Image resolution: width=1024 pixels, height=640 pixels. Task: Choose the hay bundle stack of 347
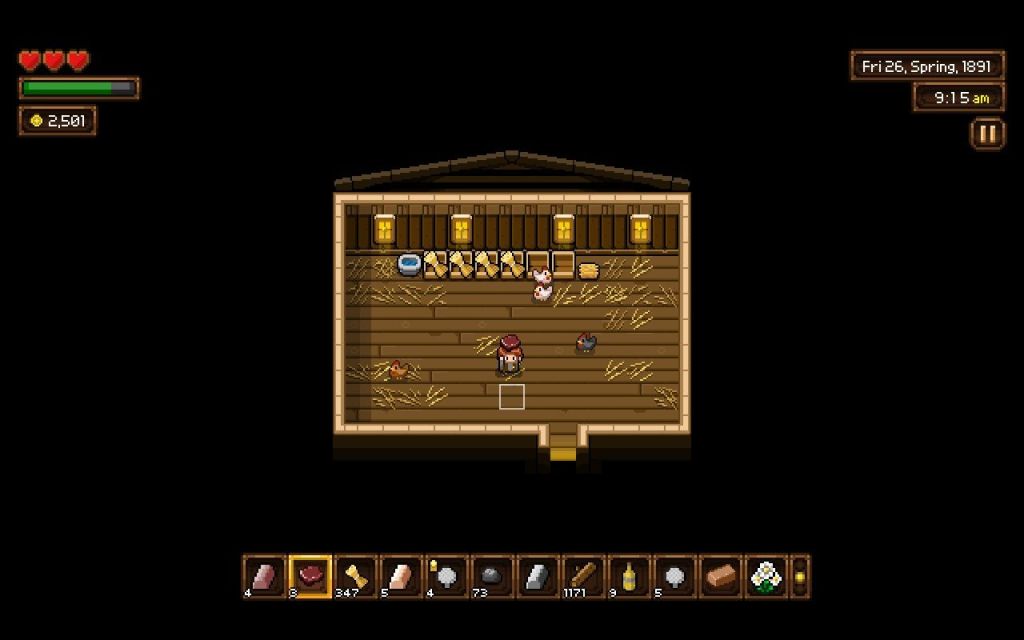coord(357,576)
